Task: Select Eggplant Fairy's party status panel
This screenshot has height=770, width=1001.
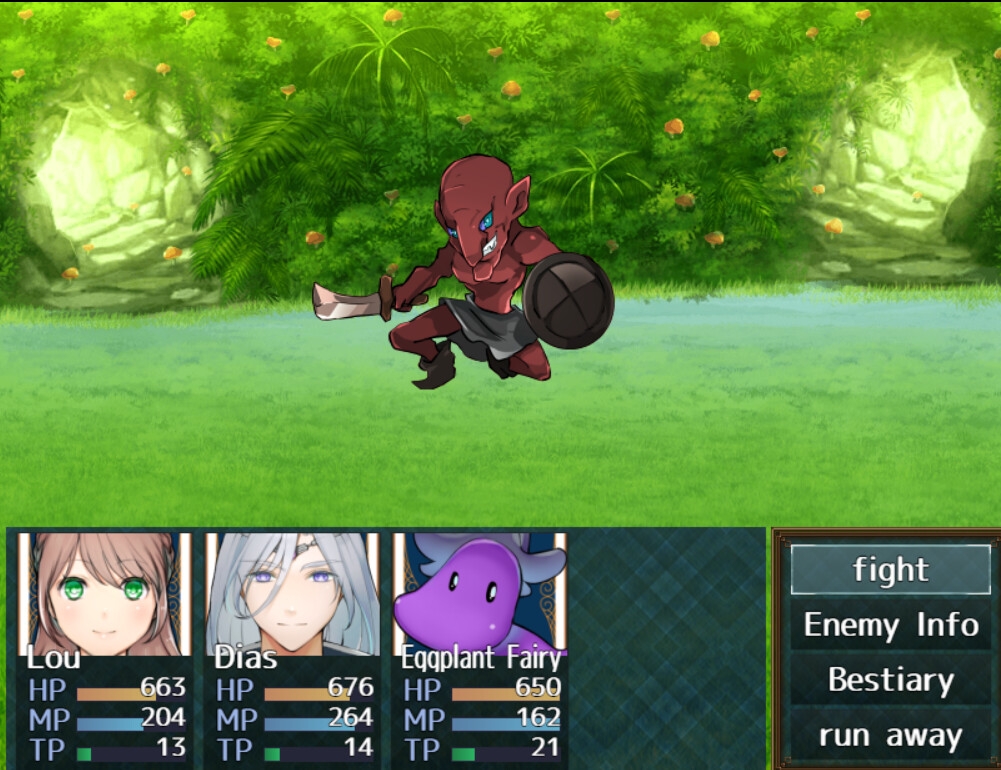Action: tap(480, 648)
